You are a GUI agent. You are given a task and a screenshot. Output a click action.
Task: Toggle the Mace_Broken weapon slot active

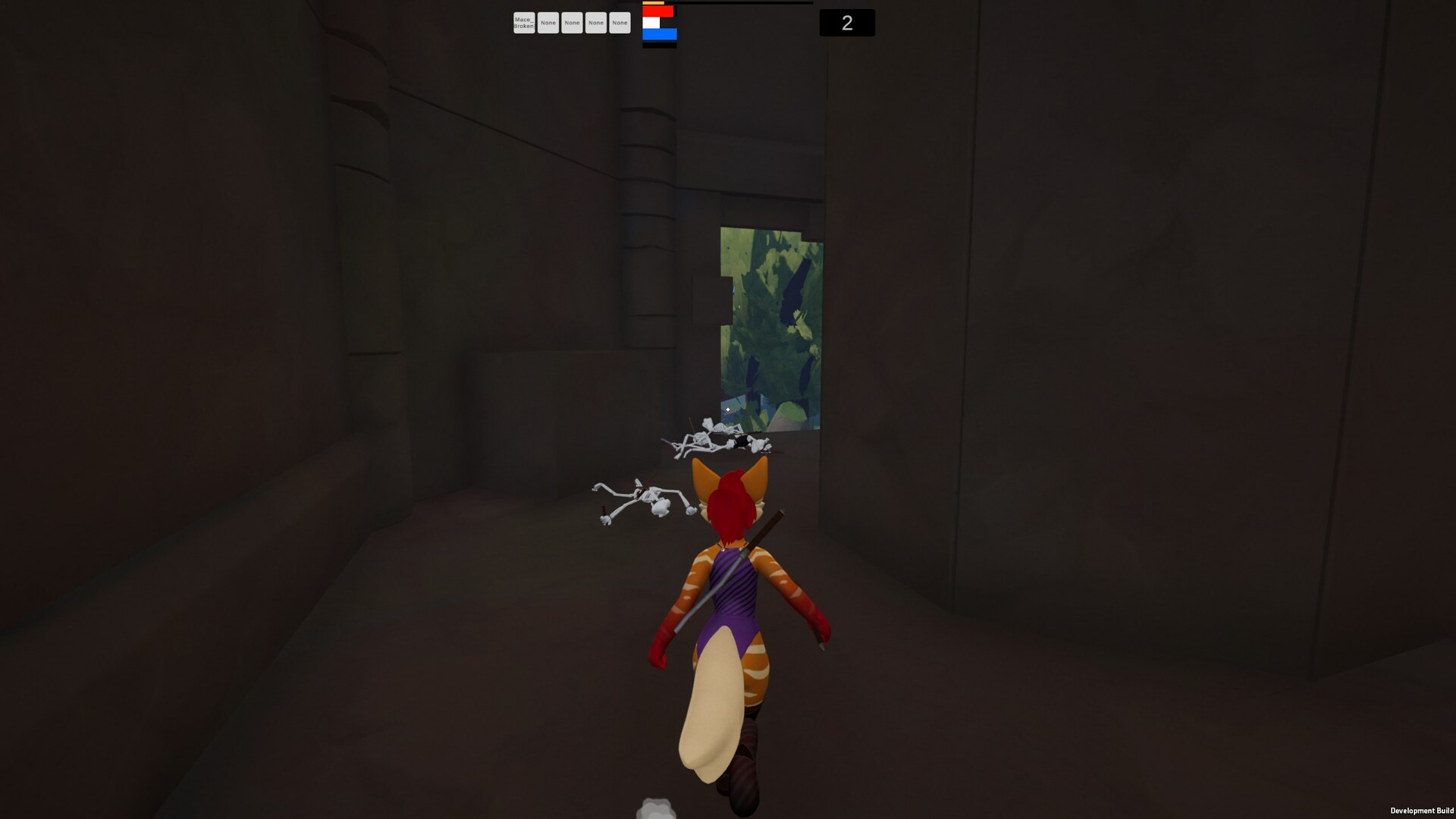pos(524,23)
